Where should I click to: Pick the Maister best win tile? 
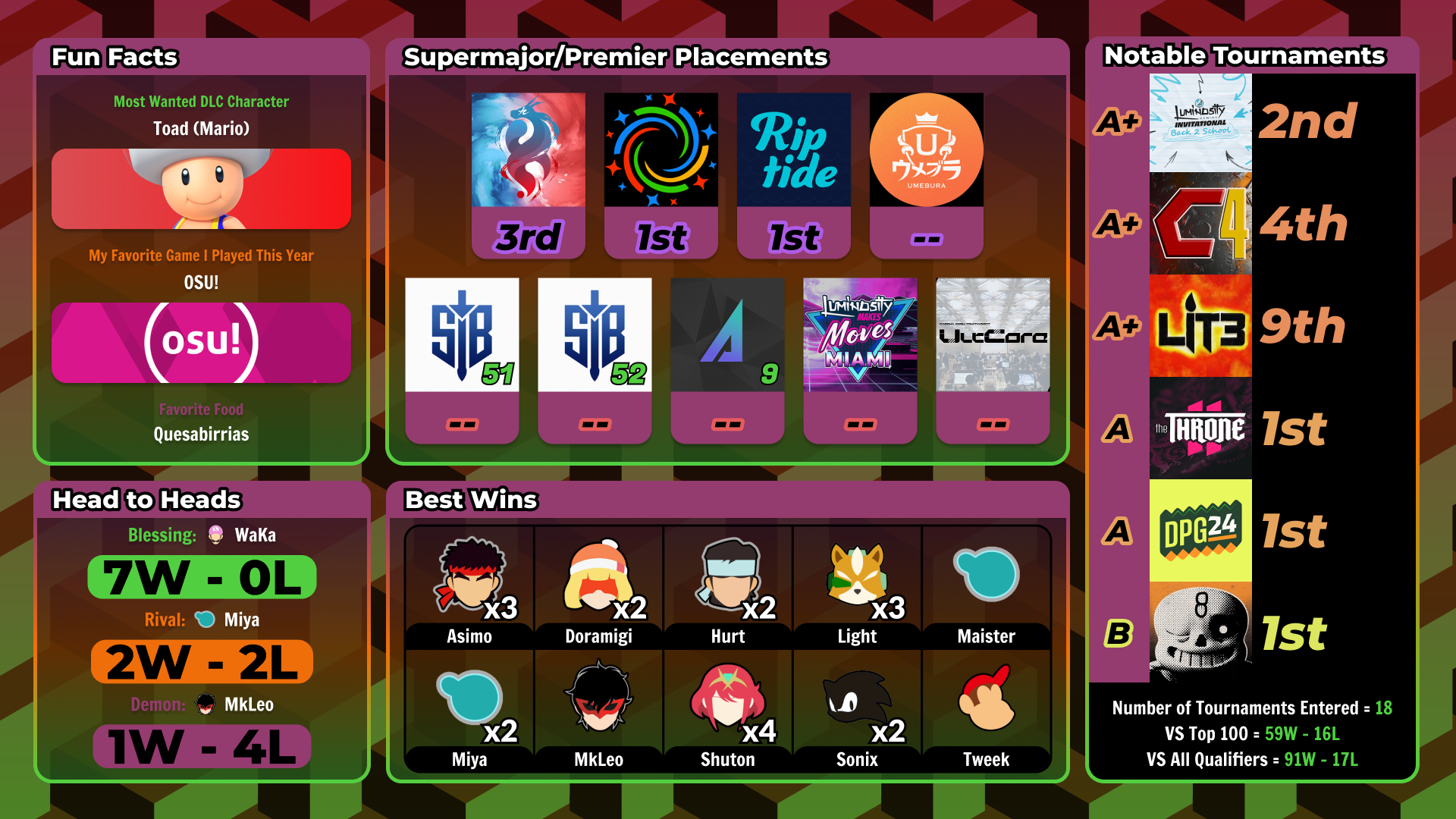click(x=986, y=587)
